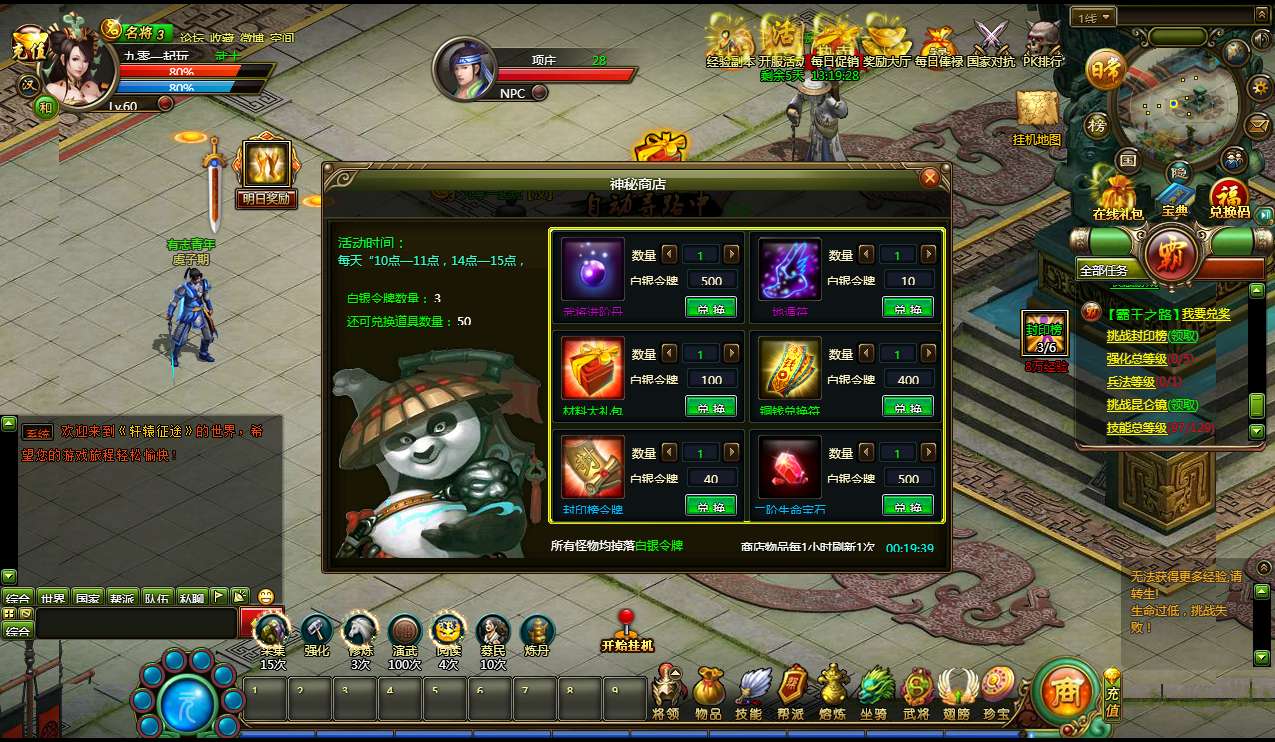Open the 日常 daily activities button
Screen dimensions: 1275x742
(1105, 70)
